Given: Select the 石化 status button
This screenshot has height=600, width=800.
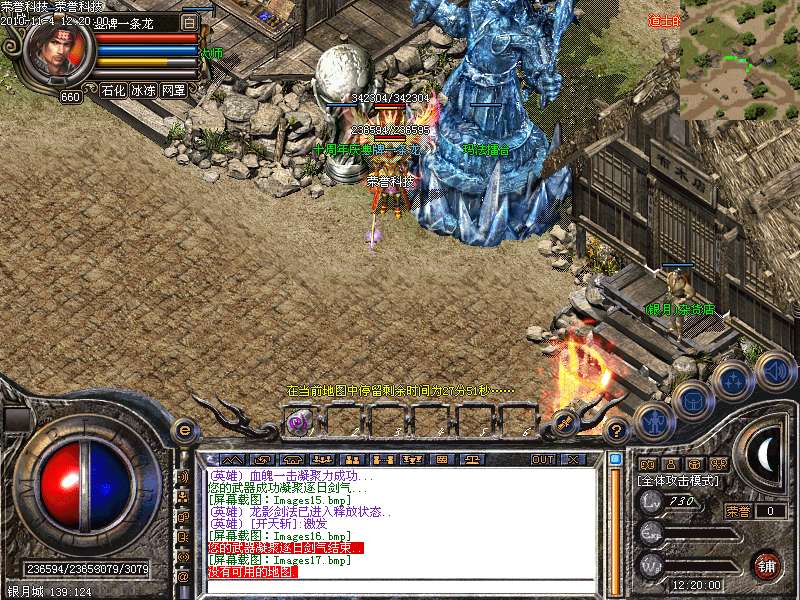Looking at the screenshot, I should pos(113,90).
